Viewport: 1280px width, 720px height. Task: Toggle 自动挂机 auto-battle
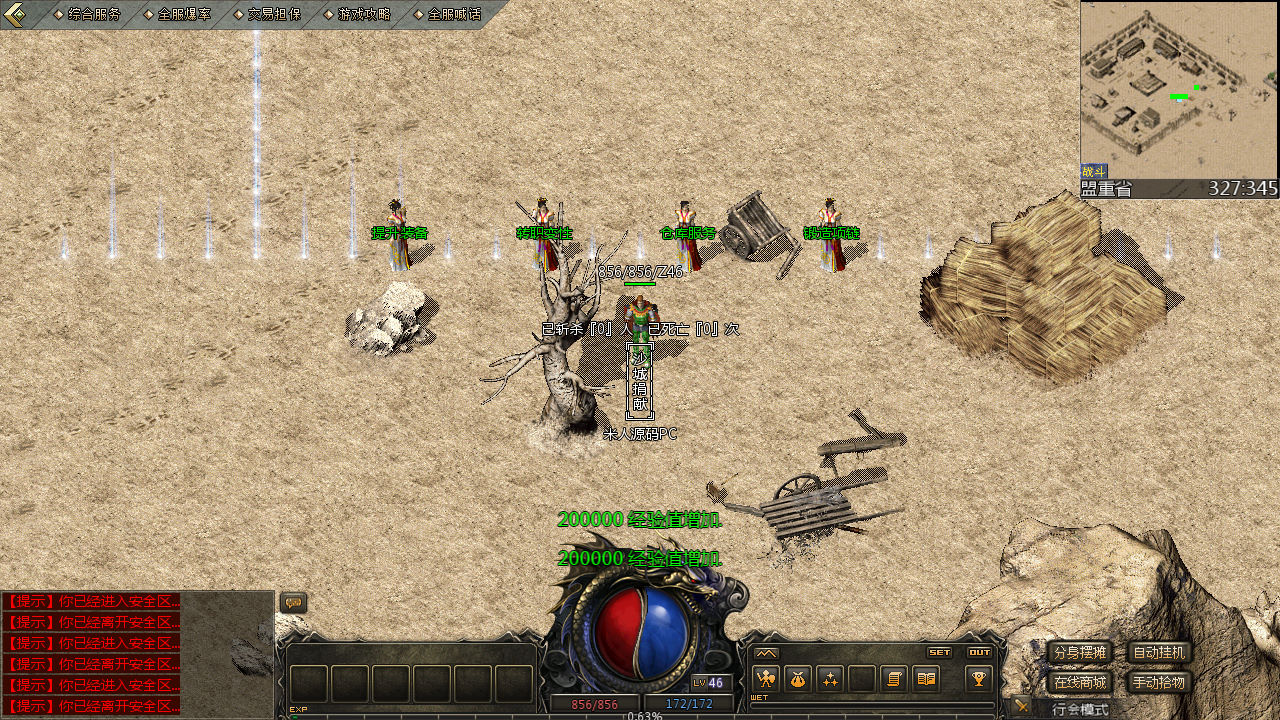pyautogui.click(x=1159, y=653)
